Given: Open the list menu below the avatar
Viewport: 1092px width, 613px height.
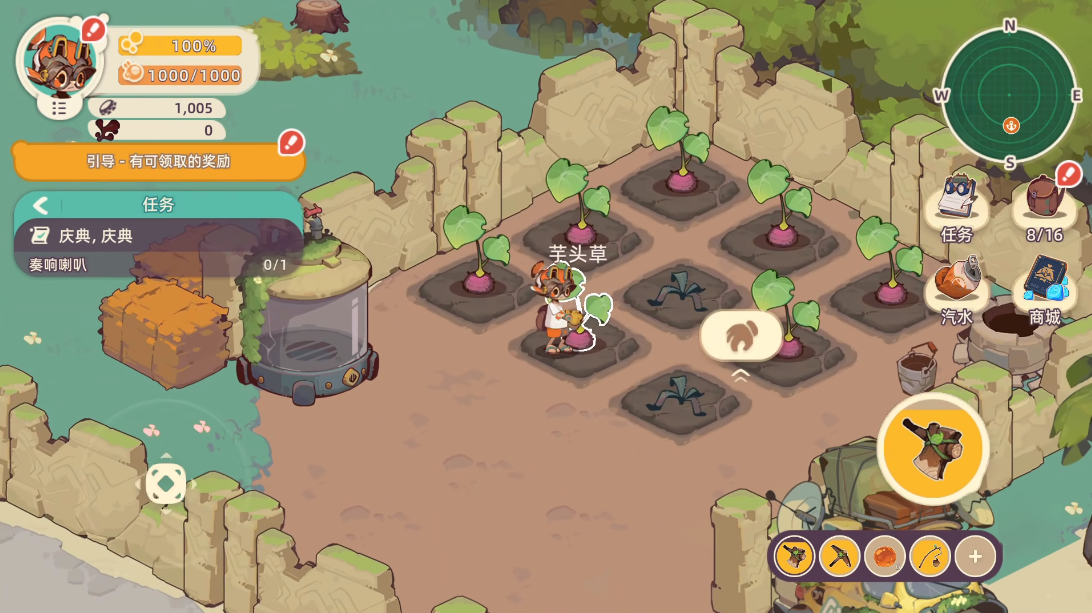Looking at the screenshot, I should pyautogui.click(x=59, y=107).
